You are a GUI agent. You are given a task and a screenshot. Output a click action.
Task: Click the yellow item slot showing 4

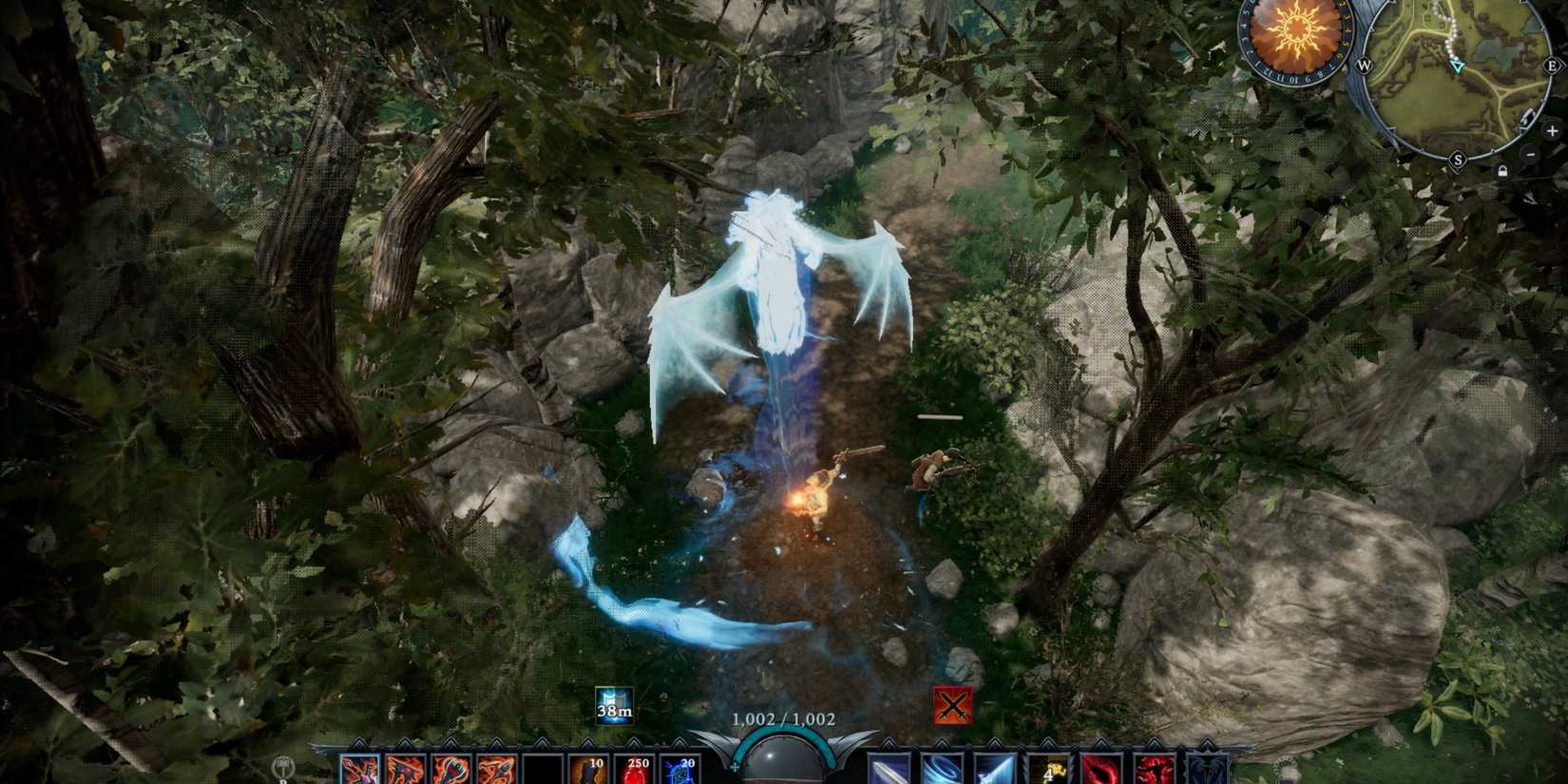(x=1049, y=772)
